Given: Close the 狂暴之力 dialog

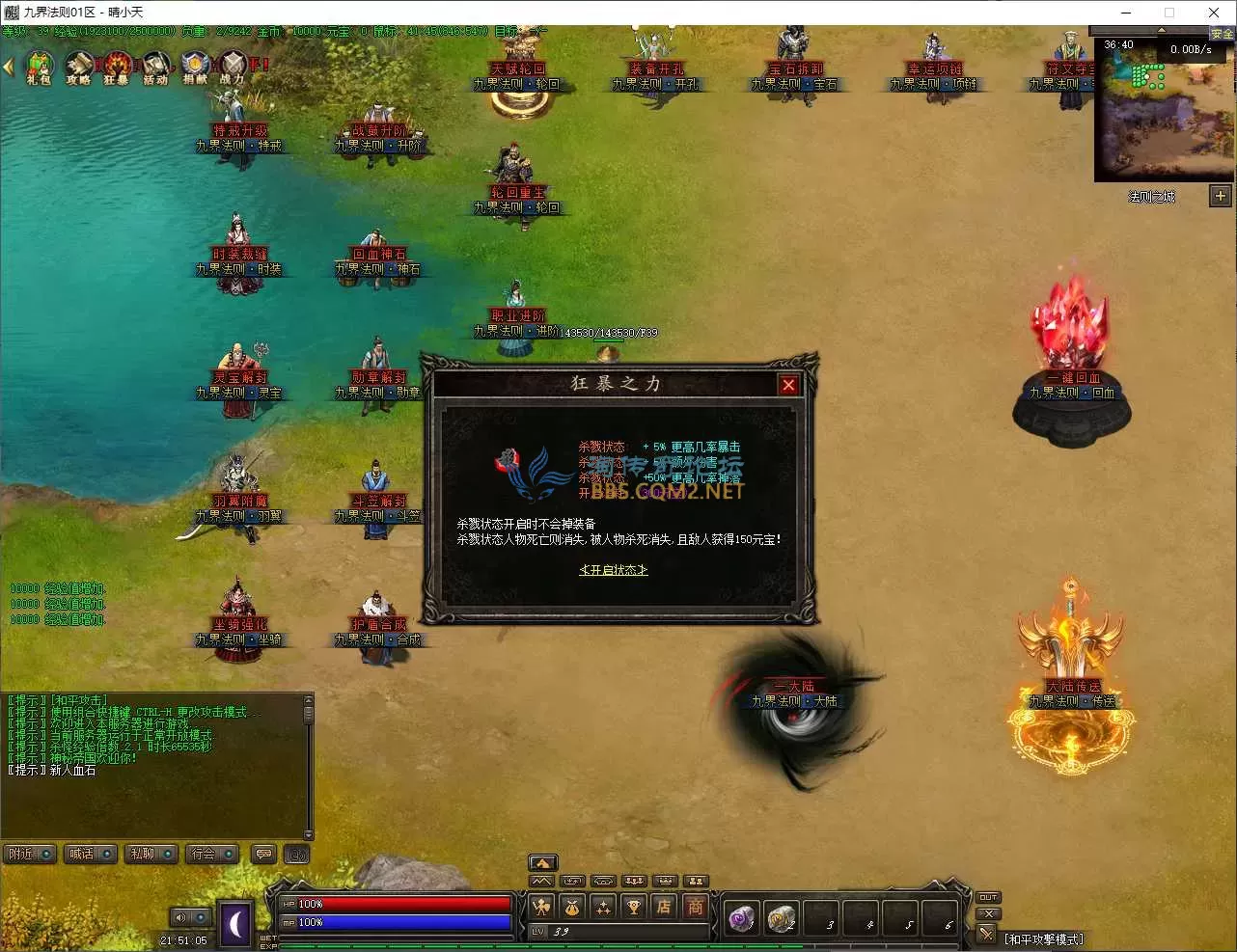Looking at the screenshot, I should 788,385.
